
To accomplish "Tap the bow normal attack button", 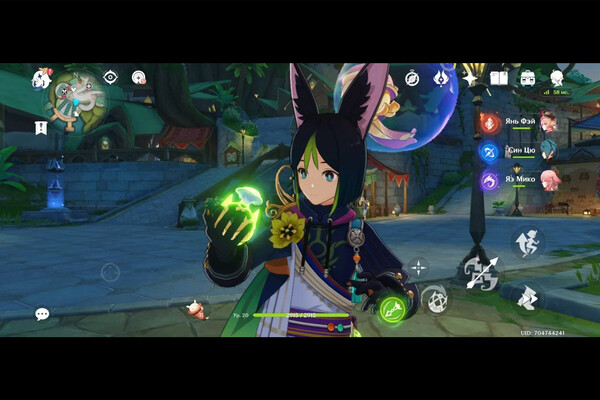I will (481, 271).
